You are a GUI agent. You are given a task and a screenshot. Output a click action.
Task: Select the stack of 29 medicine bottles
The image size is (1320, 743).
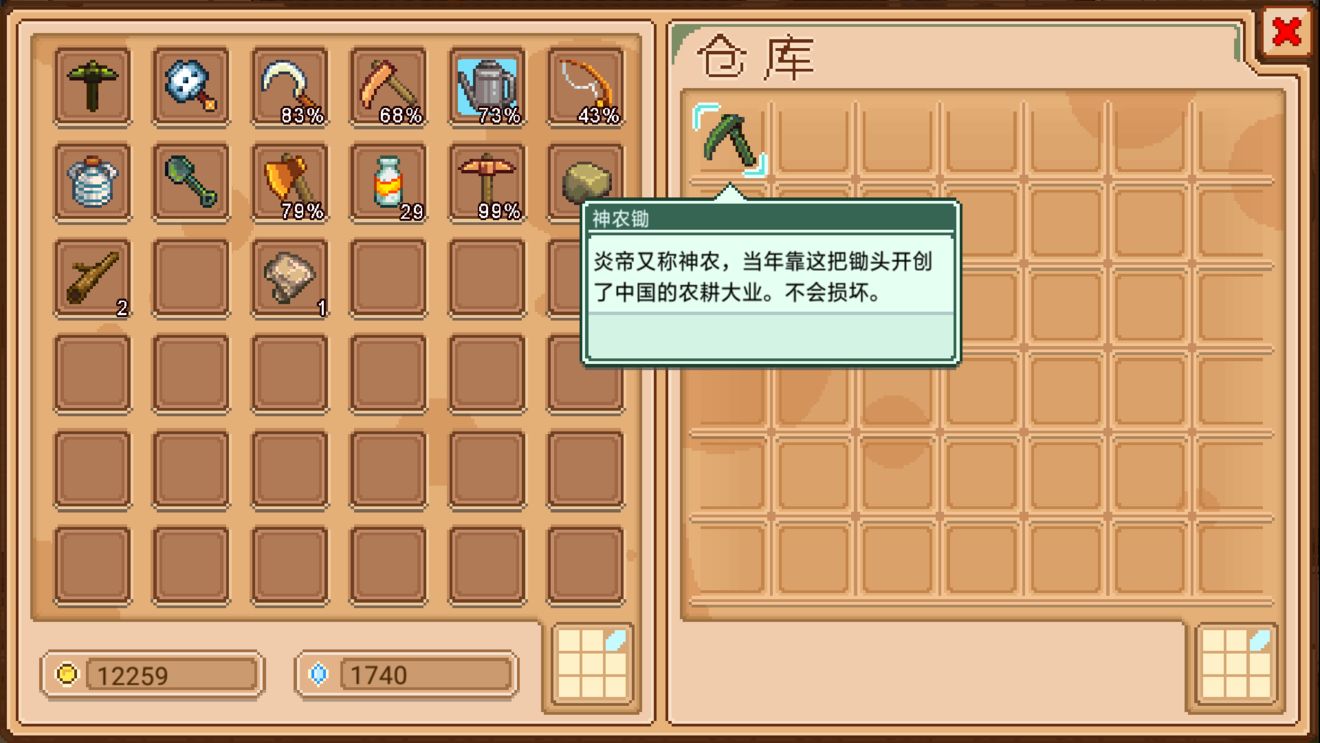coord(388,182)
